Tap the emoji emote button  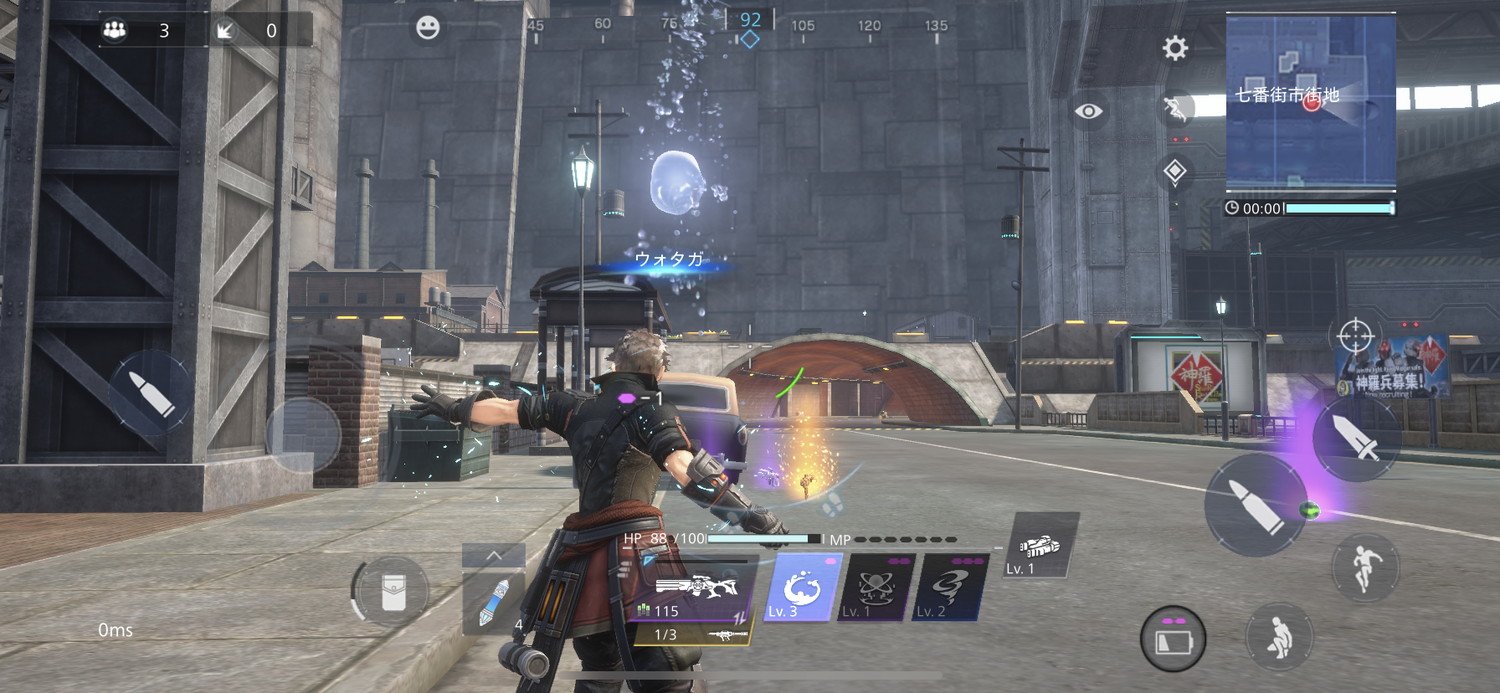(428, 28)
